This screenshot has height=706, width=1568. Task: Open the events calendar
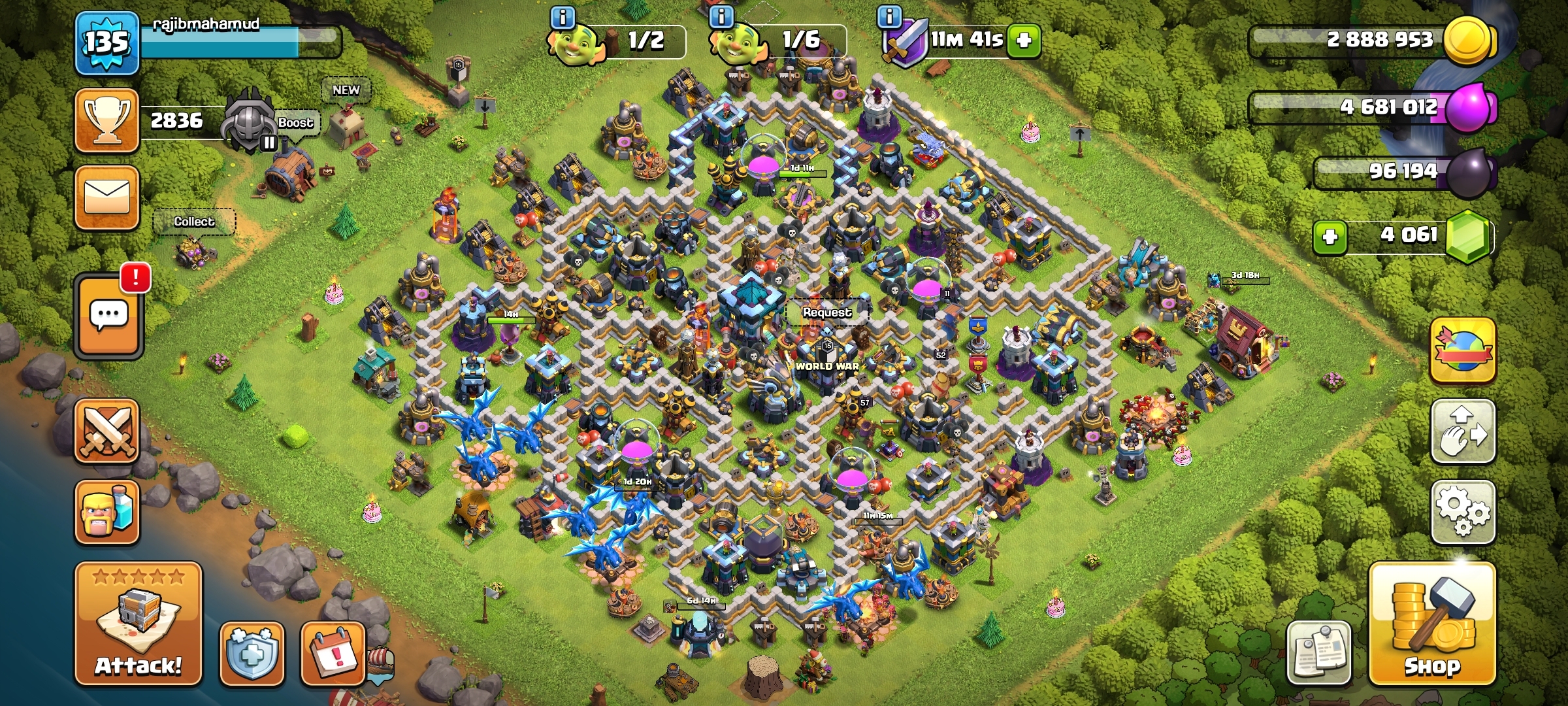click(332, 654)
